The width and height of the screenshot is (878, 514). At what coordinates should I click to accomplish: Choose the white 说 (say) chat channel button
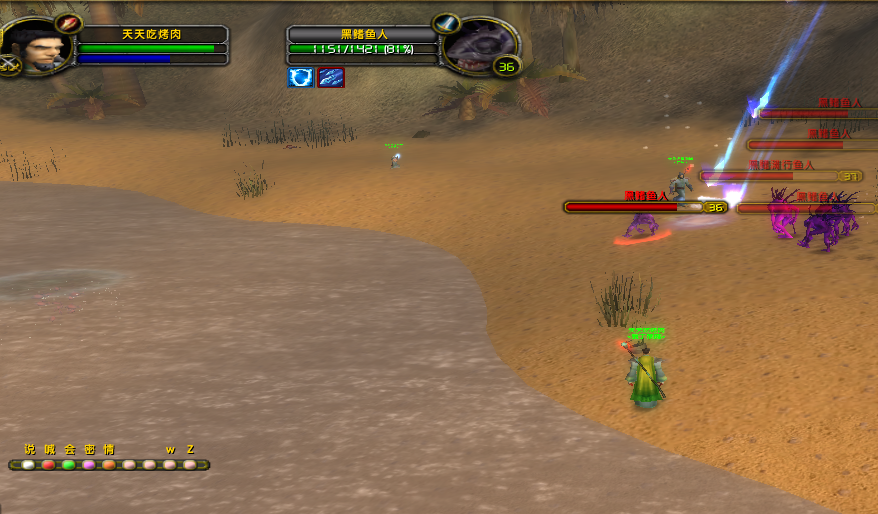coord(29,465)
